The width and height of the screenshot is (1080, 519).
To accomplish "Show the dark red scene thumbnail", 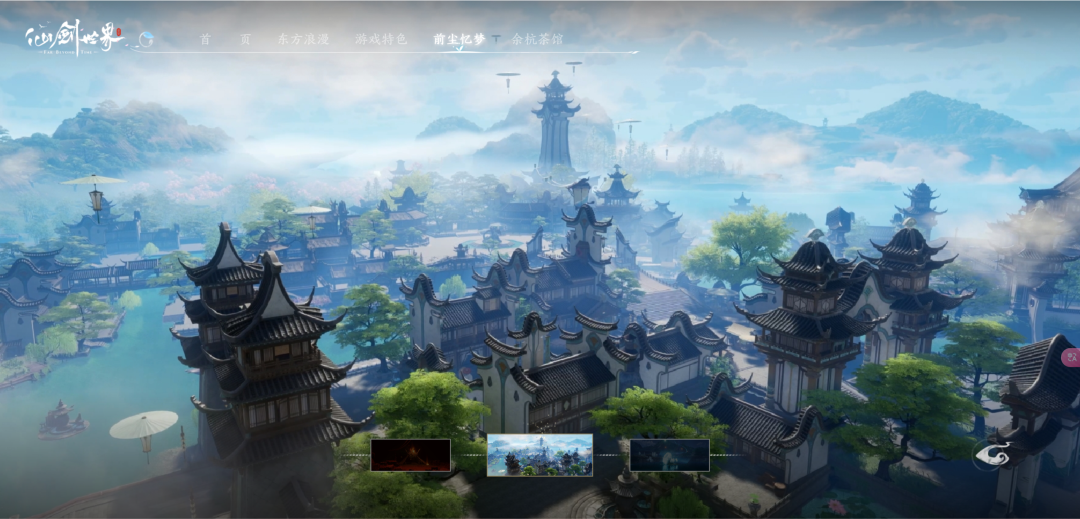I will click(410, 455).
